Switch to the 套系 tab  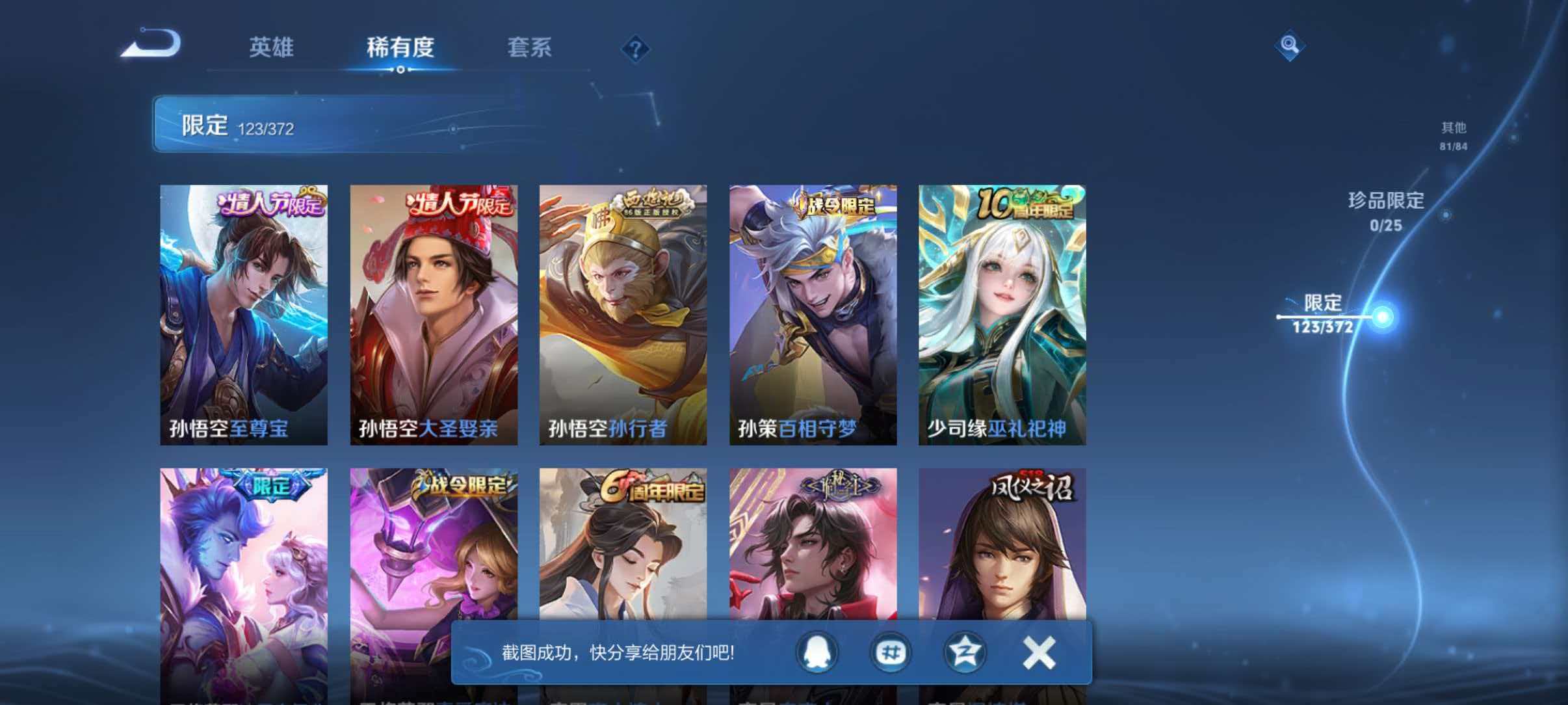pyautogui.click(x=529, y=48)
